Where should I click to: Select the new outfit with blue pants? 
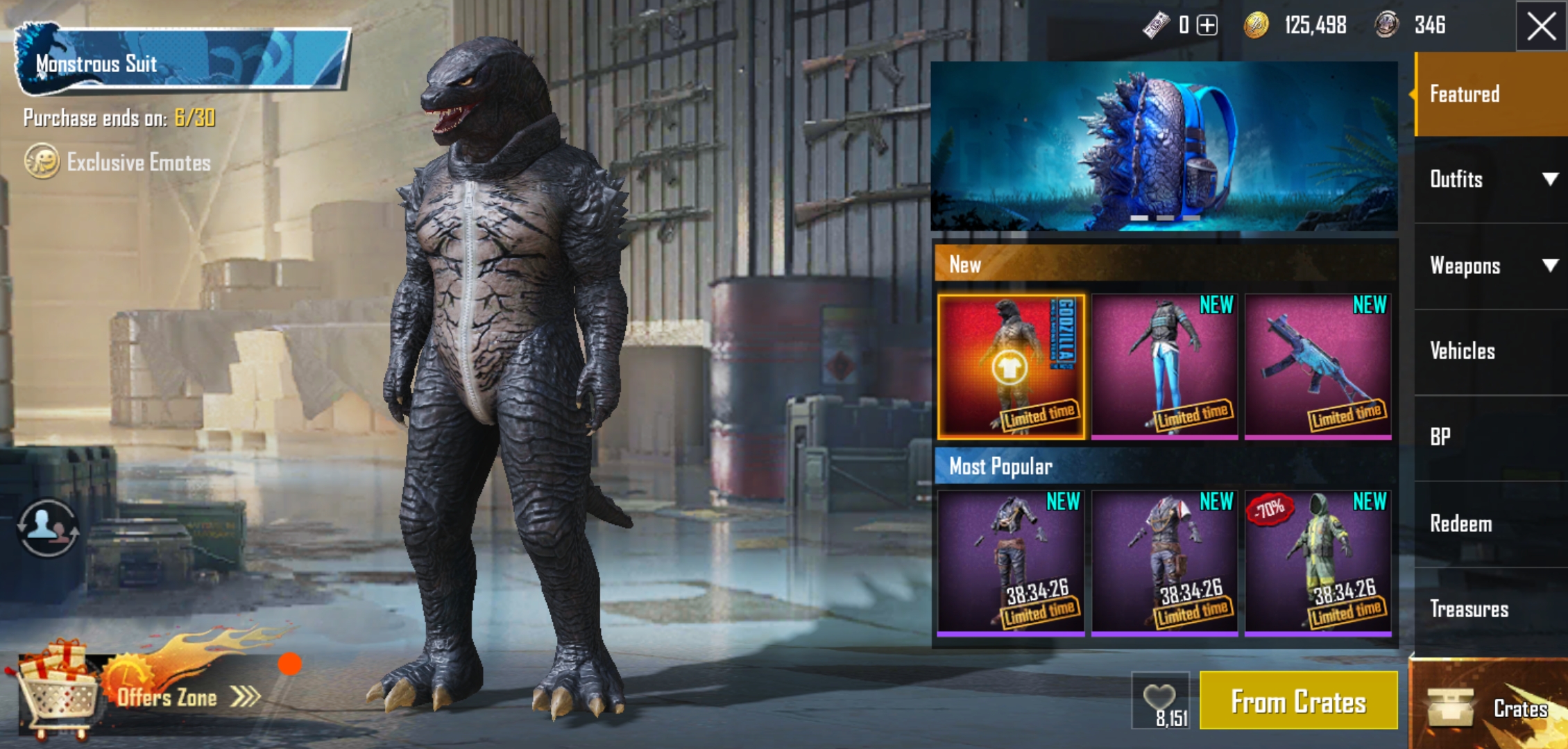(1164, 367)
